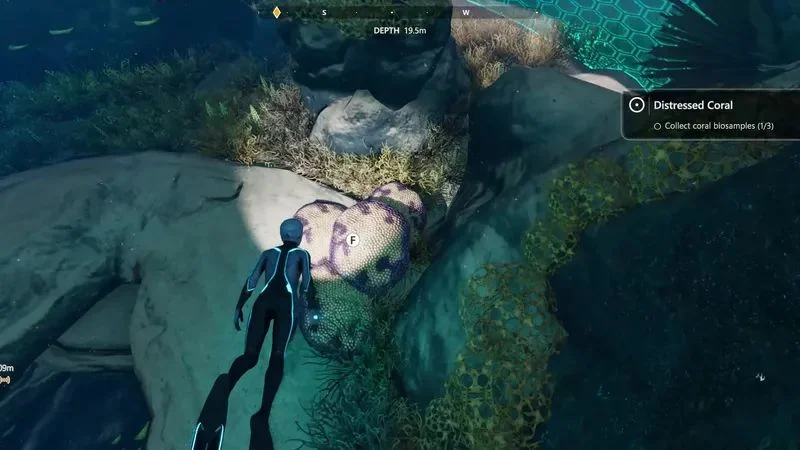This screenshot has height=450, width=800.
Task: Click the yellow diamond compass marker
Action: click(x=277, y=12)
